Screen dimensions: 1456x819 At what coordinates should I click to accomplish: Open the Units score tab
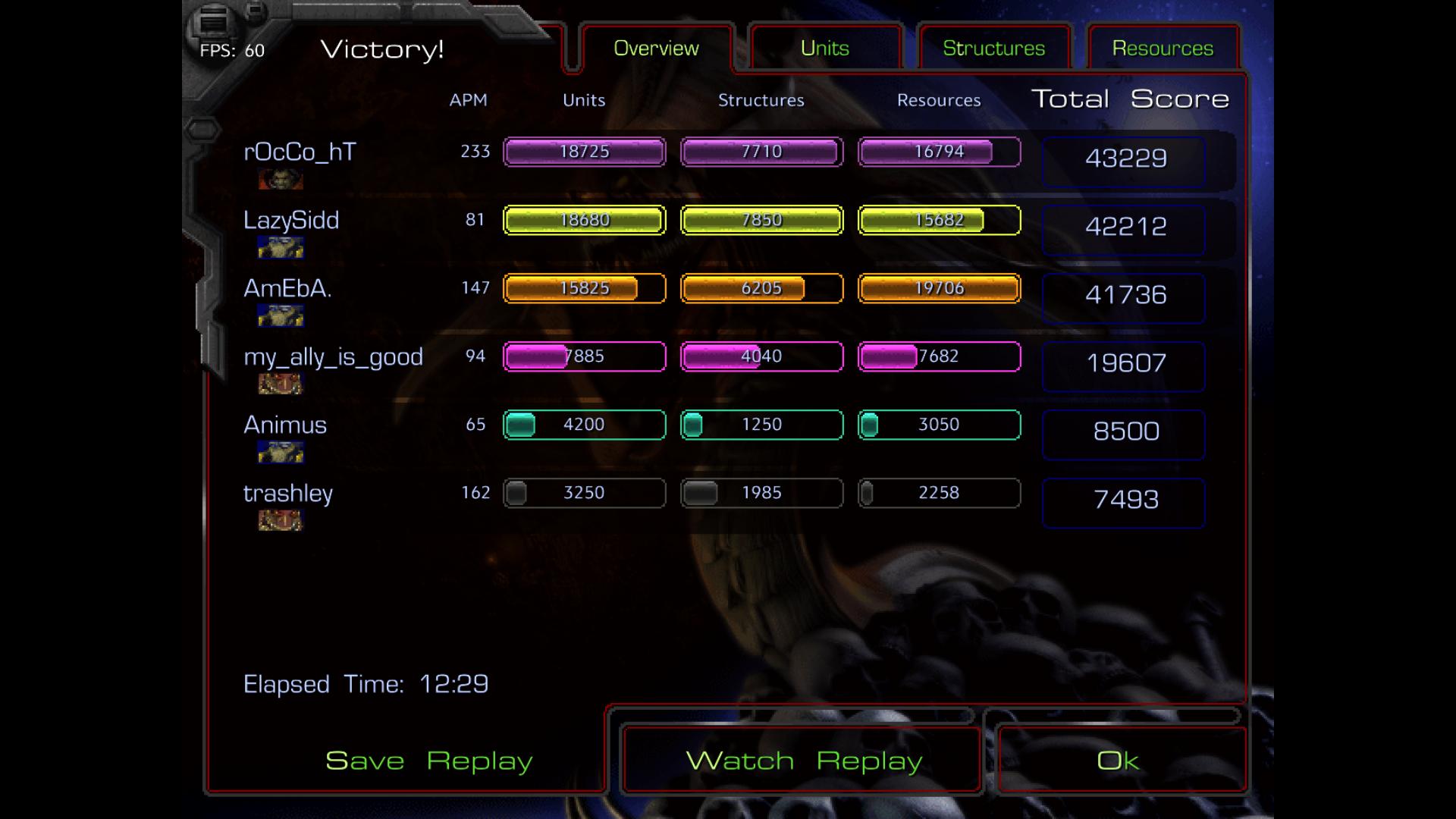tap(825, 49)
